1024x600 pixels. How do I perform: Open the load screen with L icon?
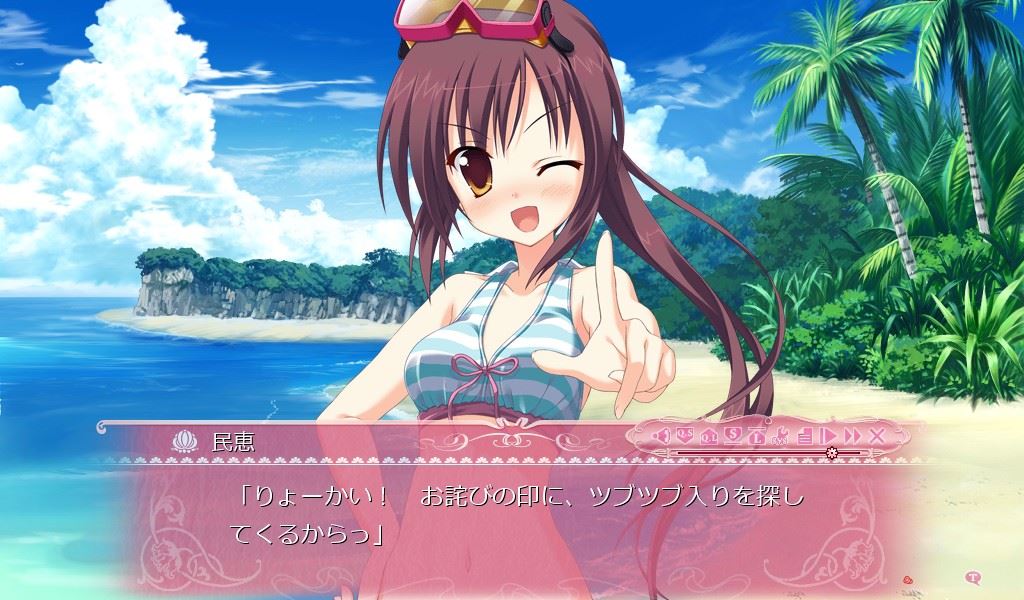point(757,435)
